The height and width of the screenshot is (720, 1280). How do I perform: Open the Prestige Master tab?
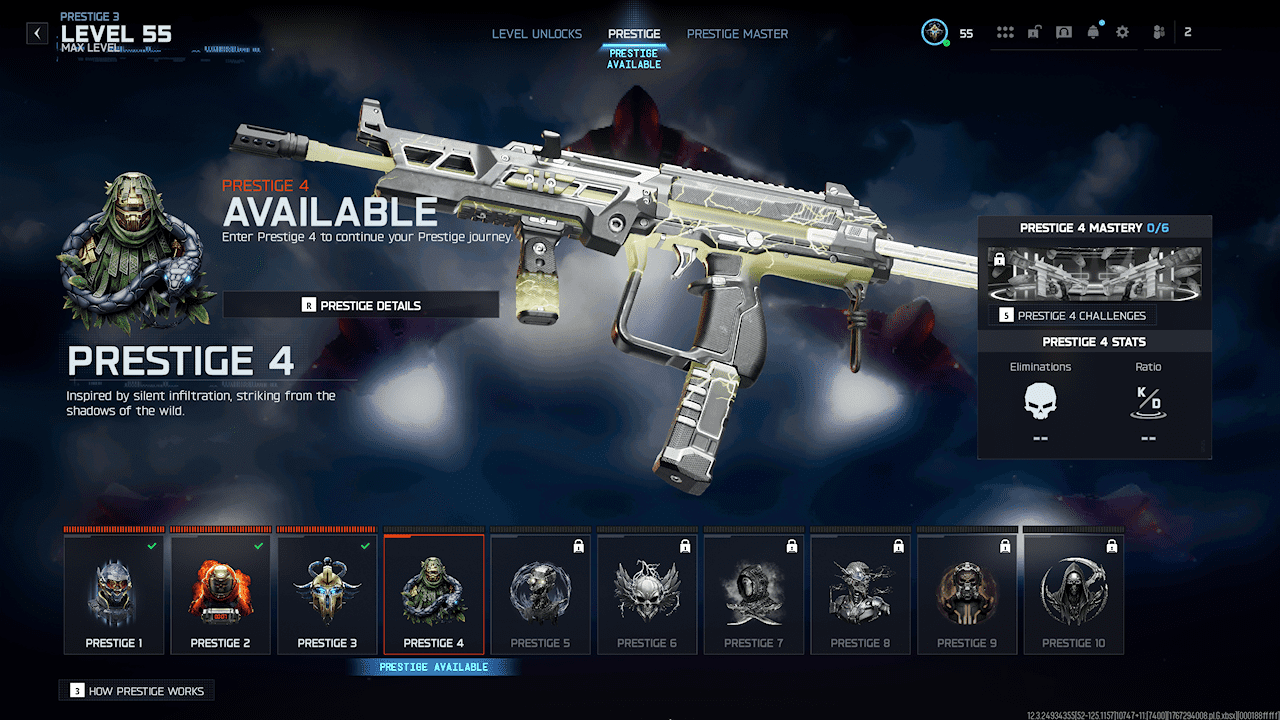737,33
